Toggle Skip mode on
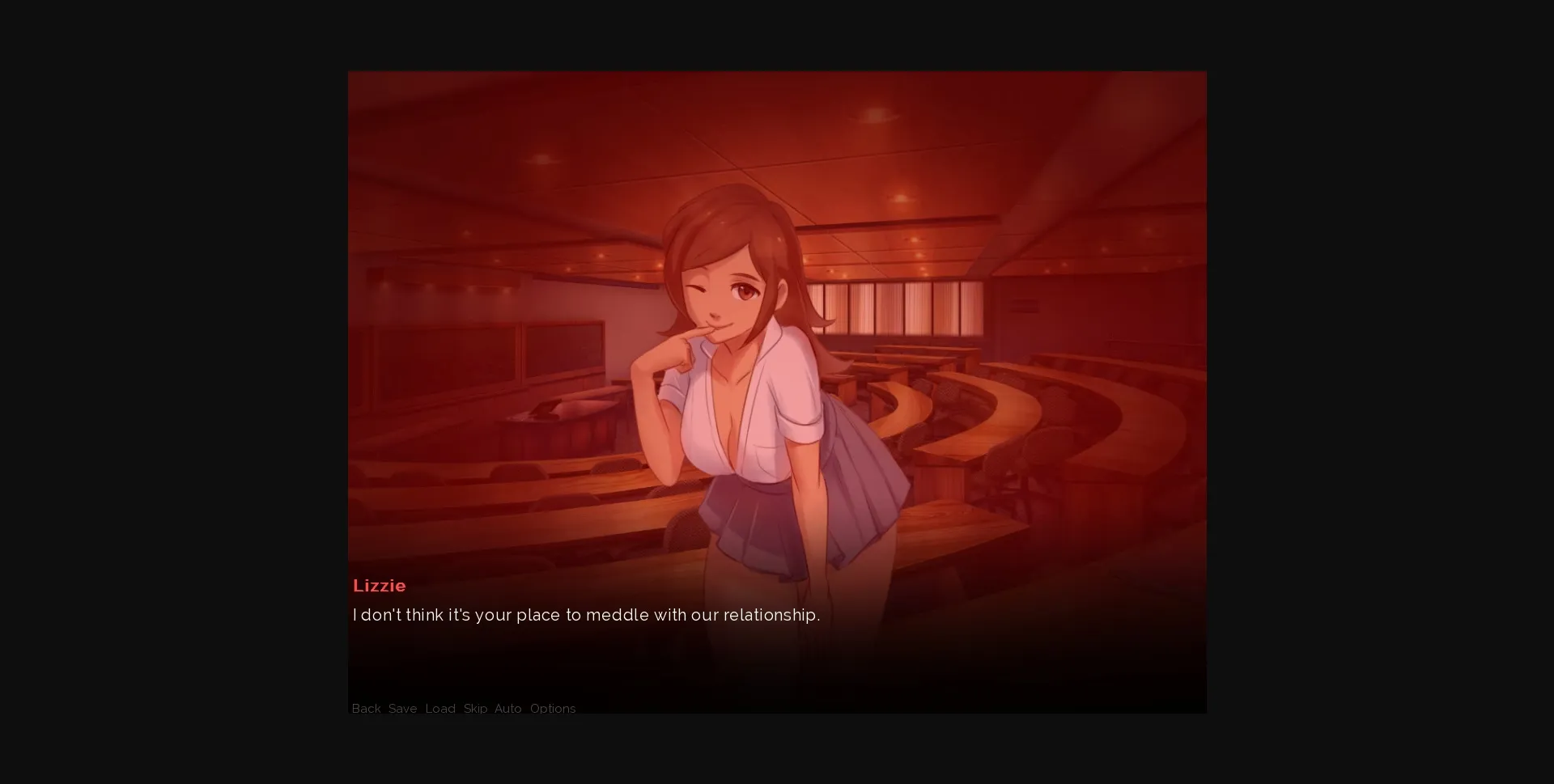Viewport: 1554px width, 784px height. tap(474, 709)
